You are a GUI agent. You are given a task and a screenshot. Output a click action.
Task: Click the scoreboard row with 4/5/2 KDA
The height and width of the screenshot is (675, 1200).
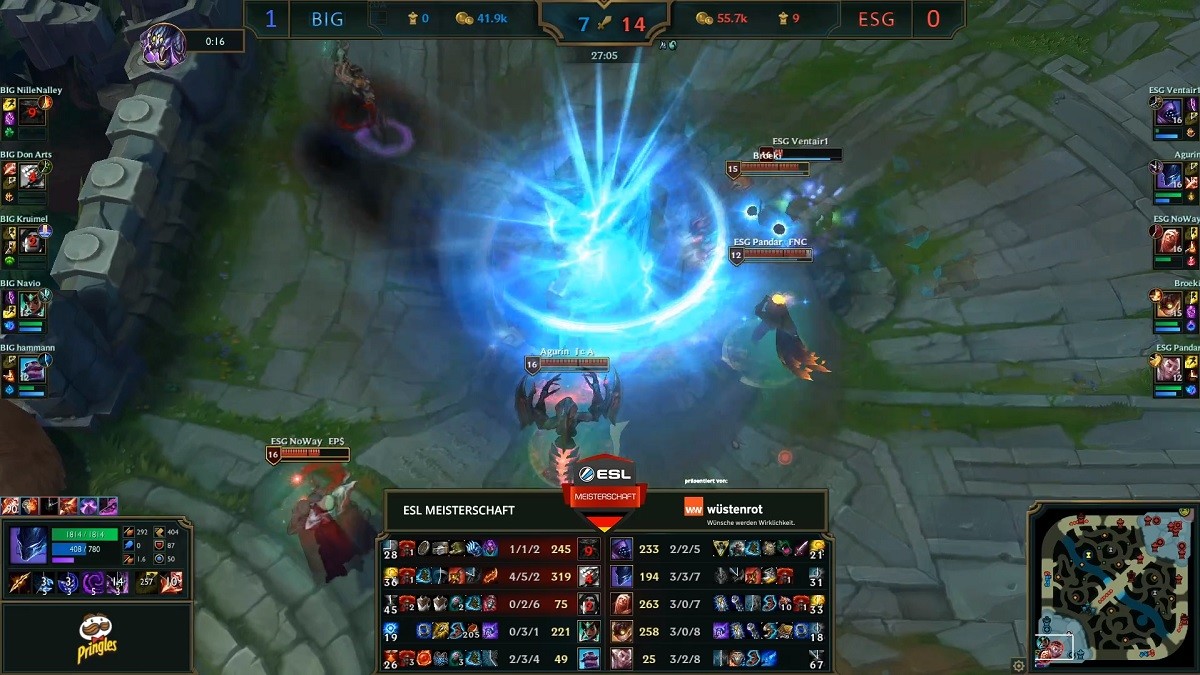point(492,575)
